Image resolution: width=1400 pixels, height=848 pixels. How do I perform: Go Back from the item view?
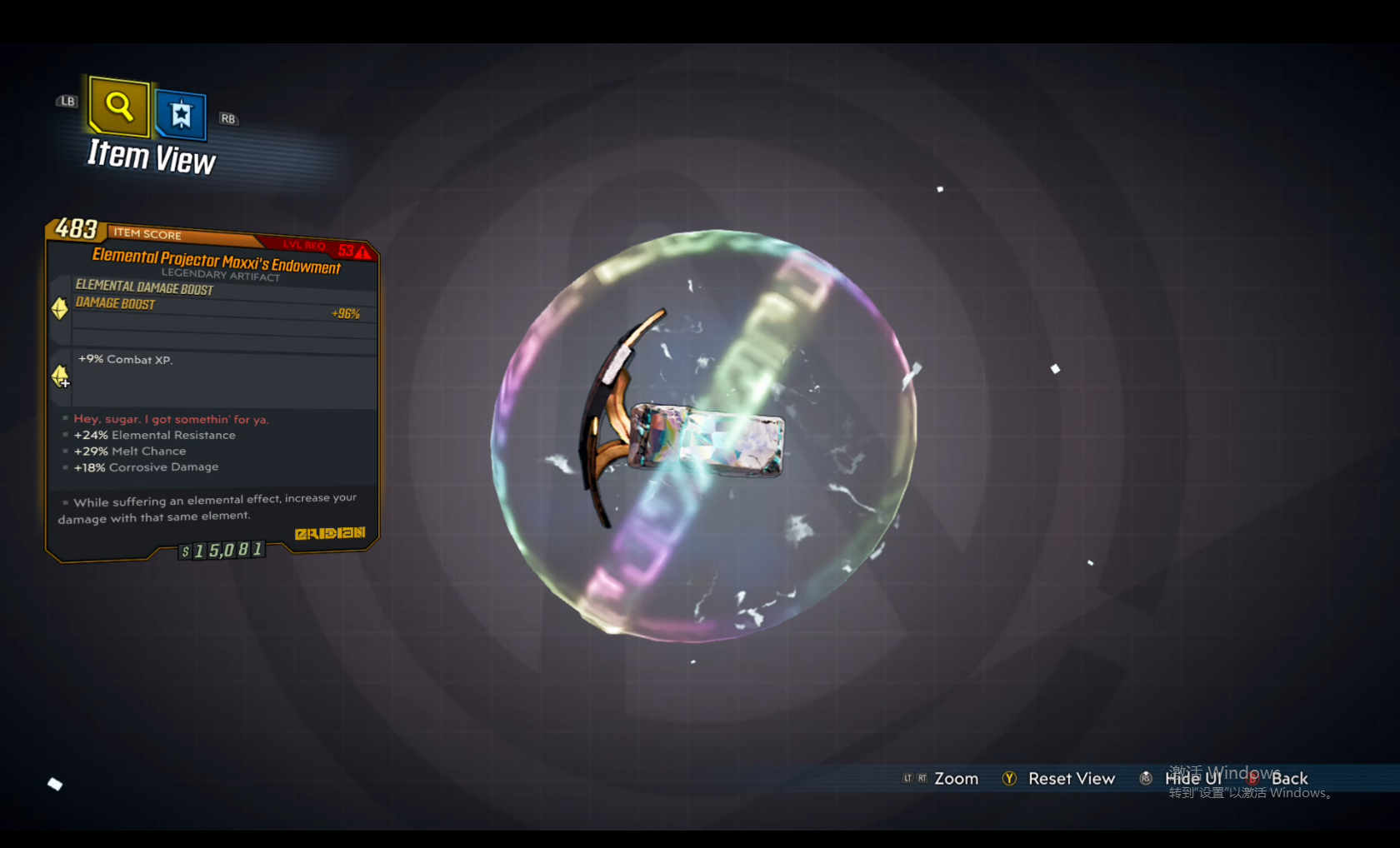pyautogui.click(x=1288, y=779)
